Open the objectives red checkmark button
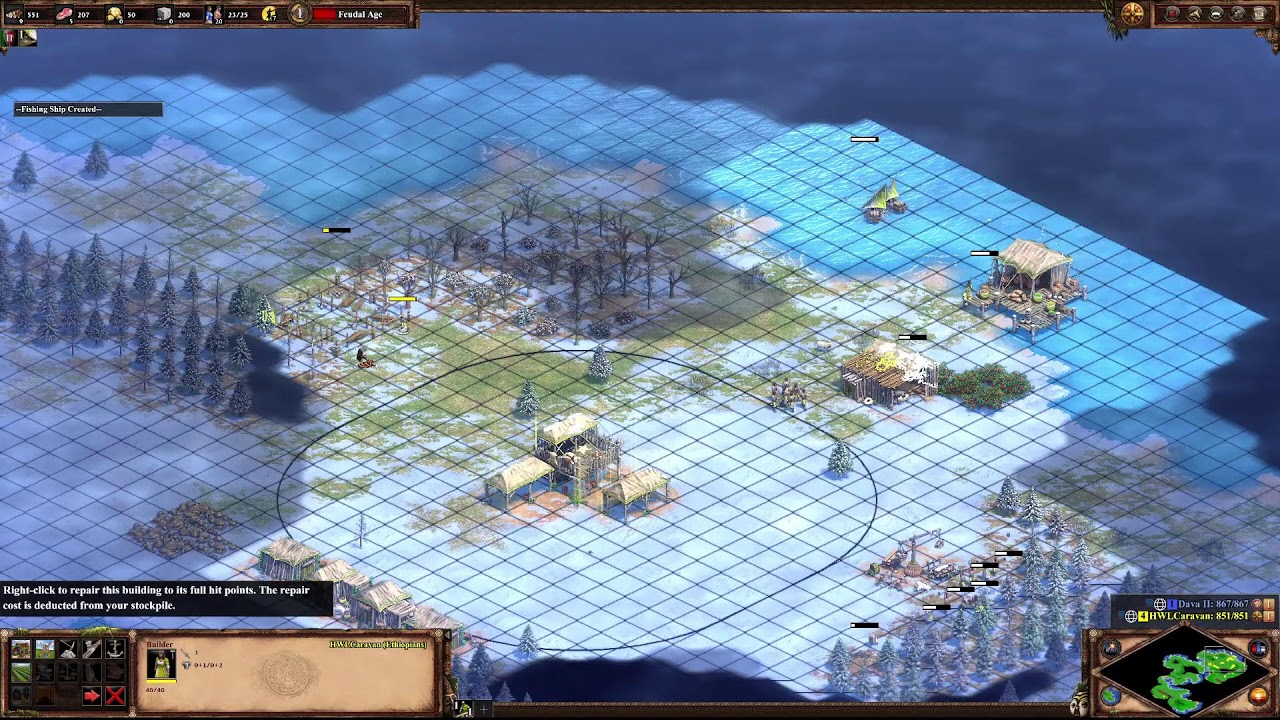 [1173, 14]
